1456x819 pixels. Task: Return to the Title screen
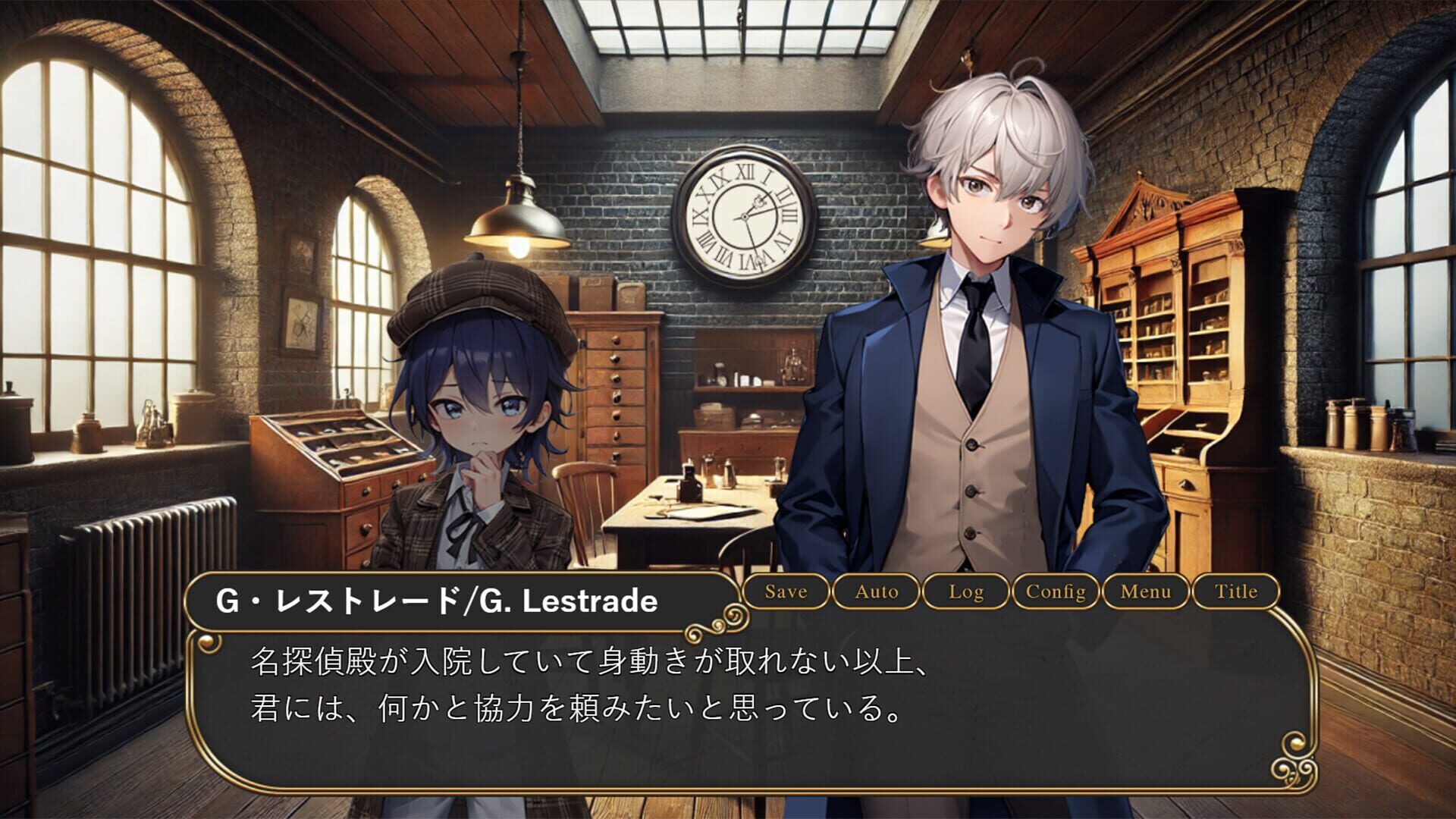click(x=1237, y=592)
